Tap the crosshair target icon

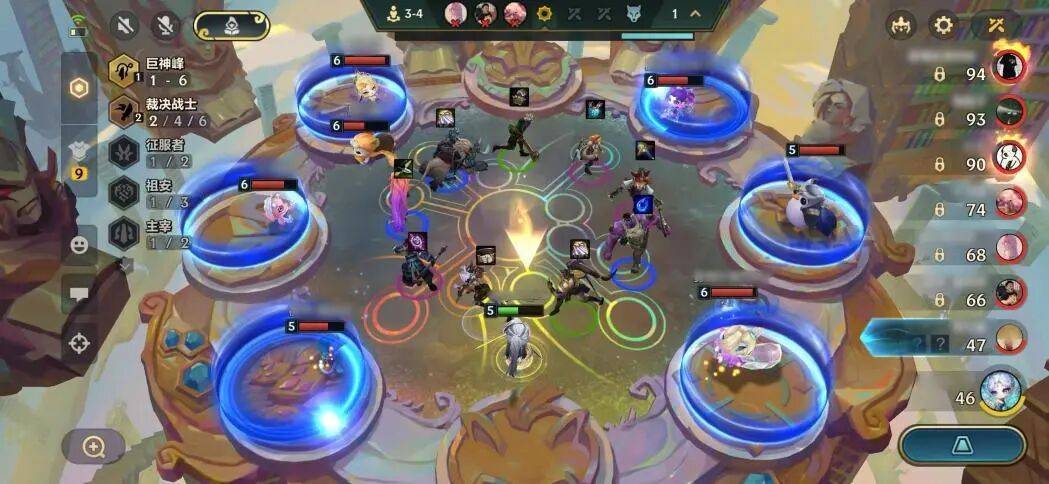click(78, 344)
